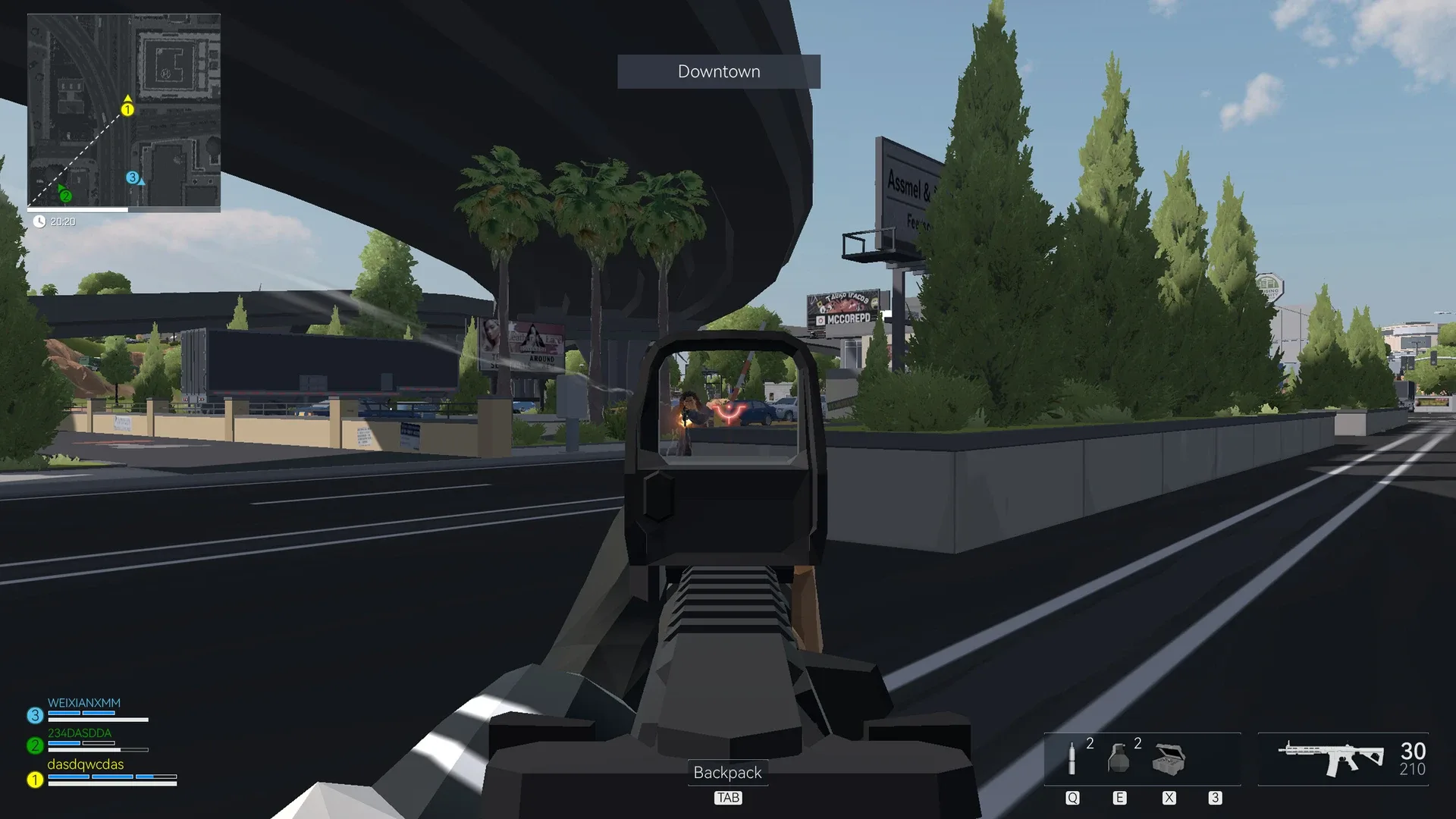Viewport: 1456px width, 819px height.
Task: Open the Backpack
Action: (x=728, y=773)
